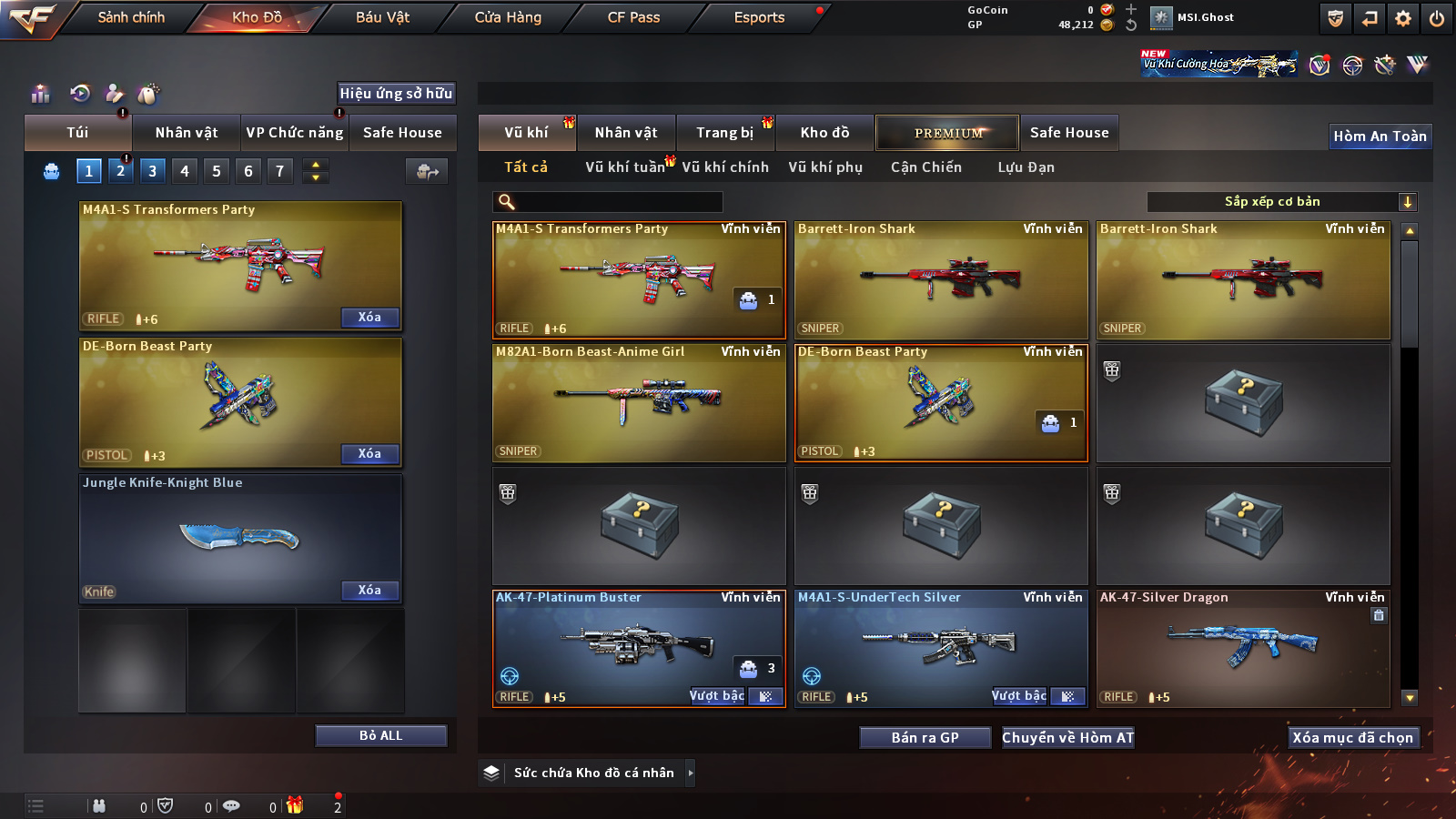Click the Bỏ ALL button
The width and height of the screenshot is (1456, 819).
[x=380, y=735]
